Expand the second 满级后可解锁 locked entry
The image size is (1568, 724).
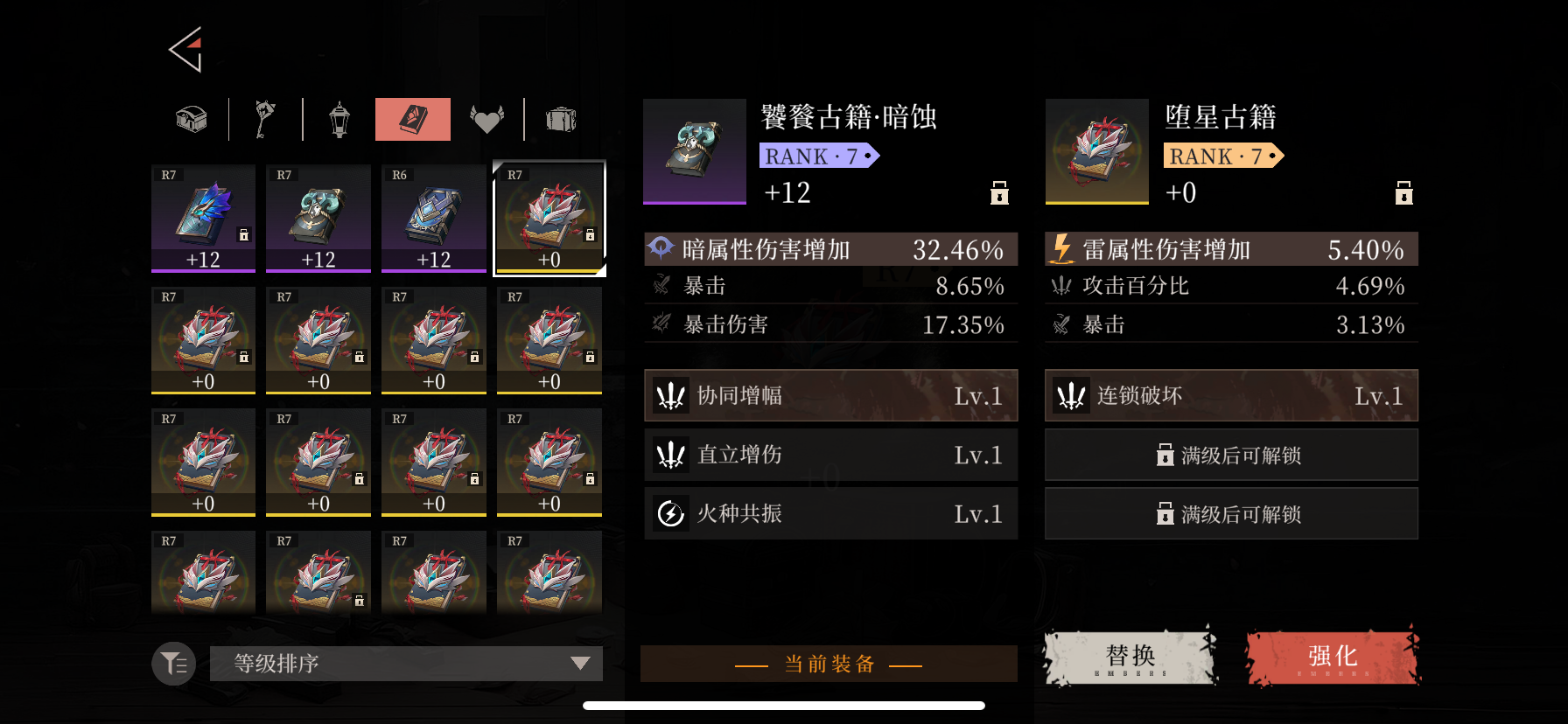tap(1230, 513)
